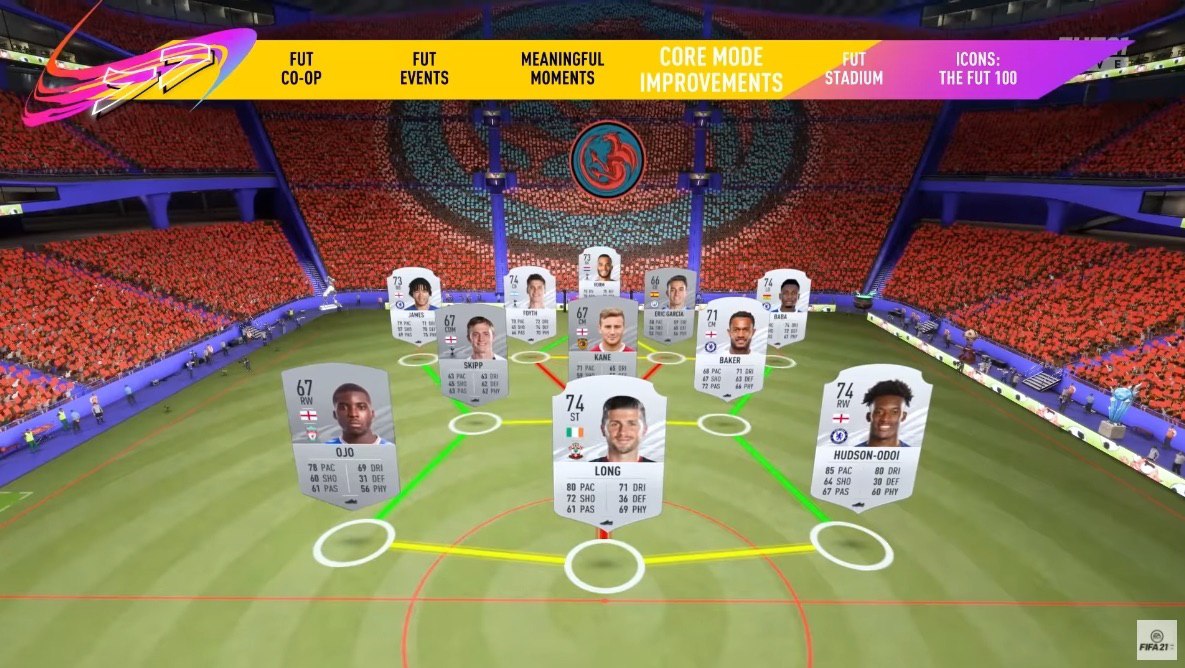This screenshot has width=1185, height=668.
Task: Choose the James defender card
Action: click(414, 299)
